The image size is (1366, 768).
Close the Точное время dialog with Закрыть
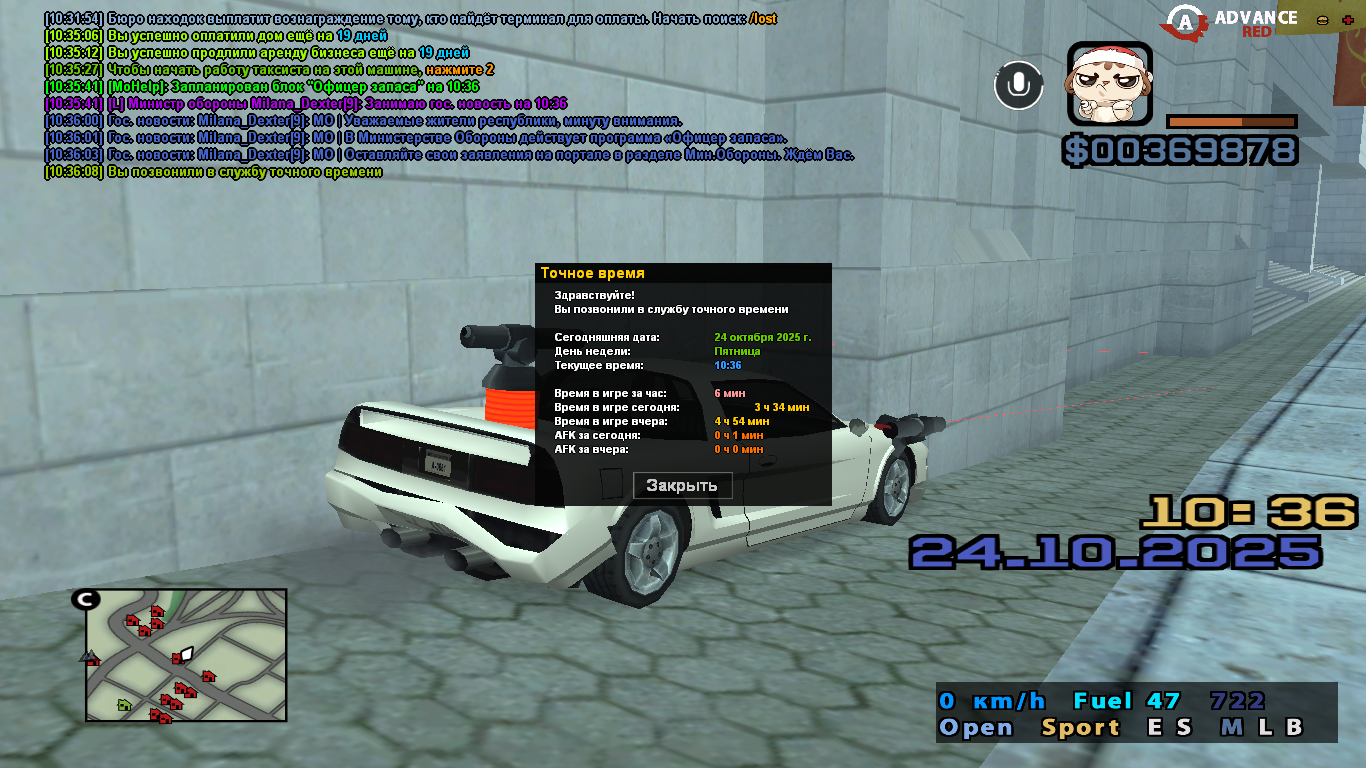[683, 486]
